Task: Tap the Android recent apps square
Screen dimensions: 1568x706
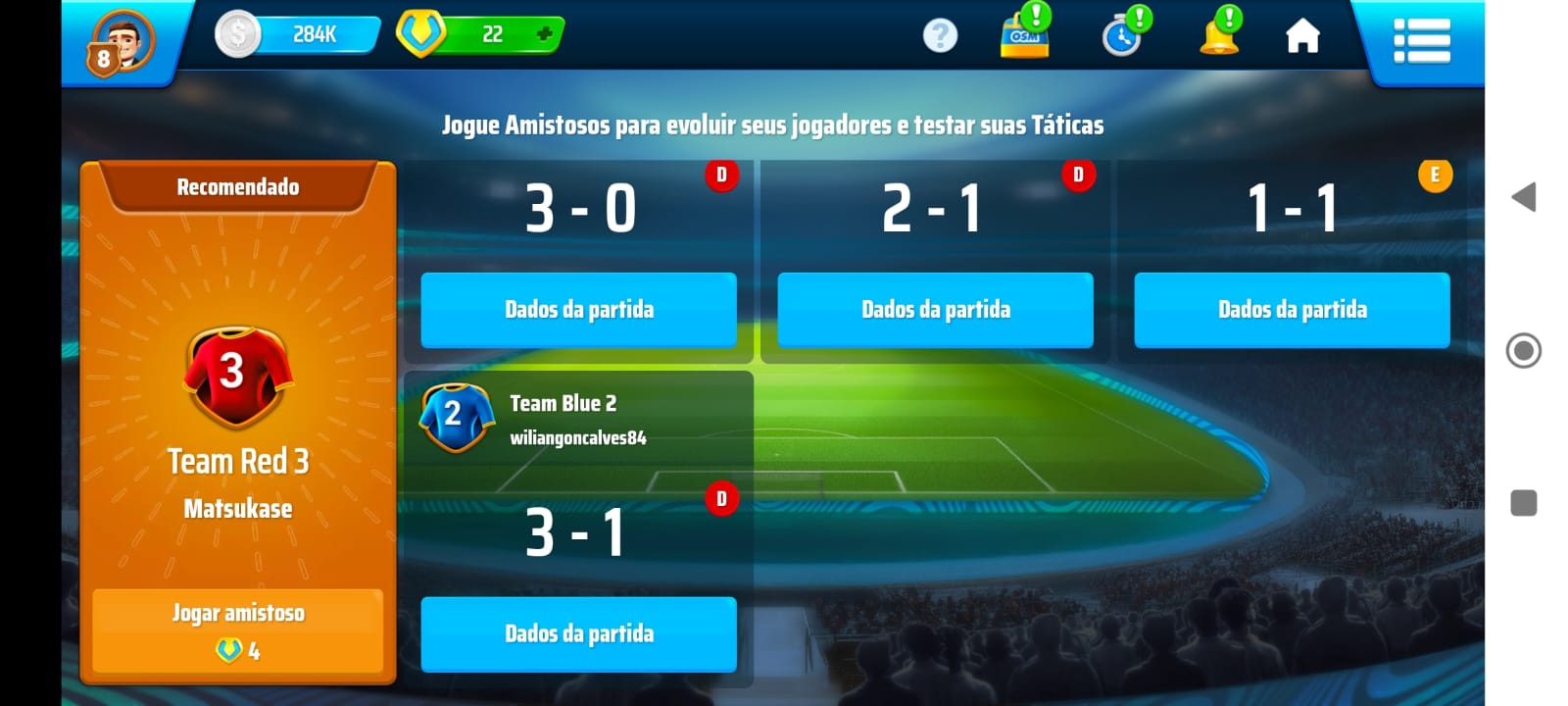Action: [x=1523, y=503]
